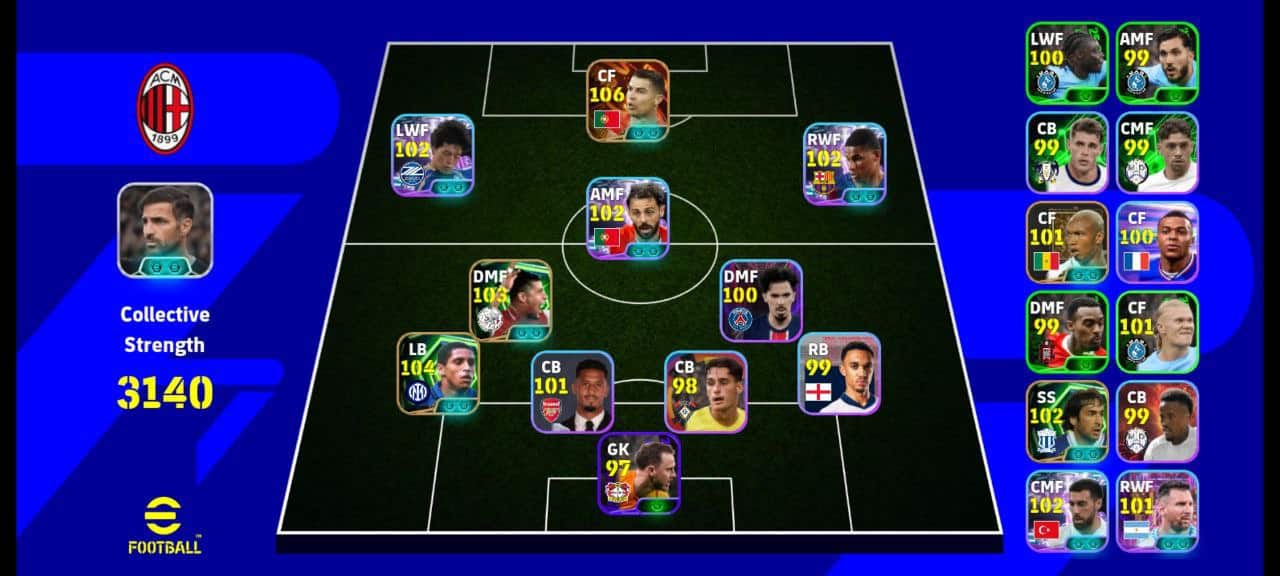Choose the DMF 99 substitute card
1280x576 pixels.
(1067, 331)
